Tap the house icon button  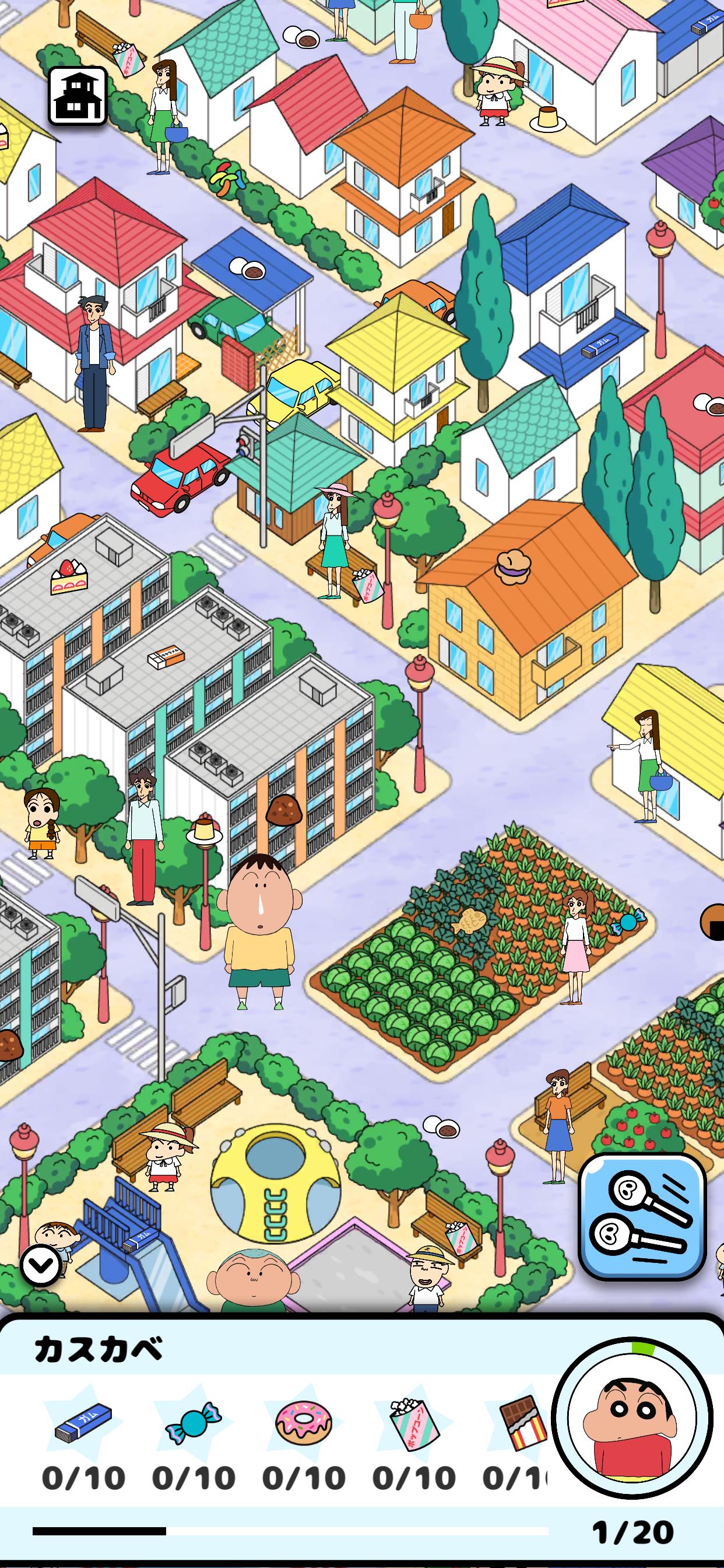click(78, 96)
